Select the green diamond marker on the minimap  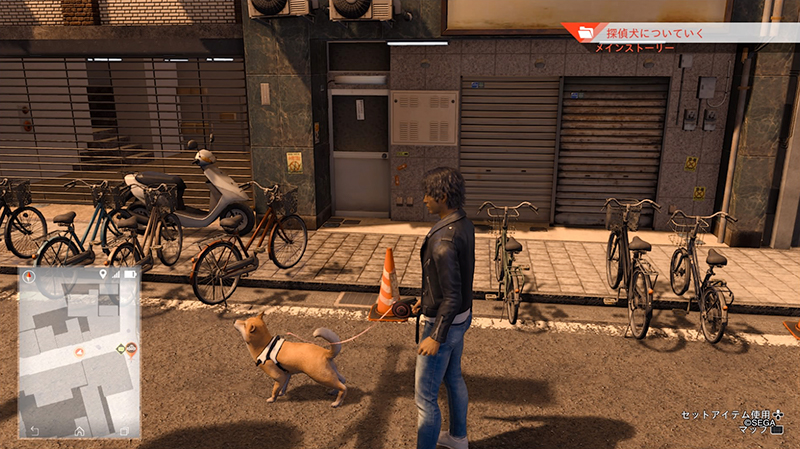point(120,349)
